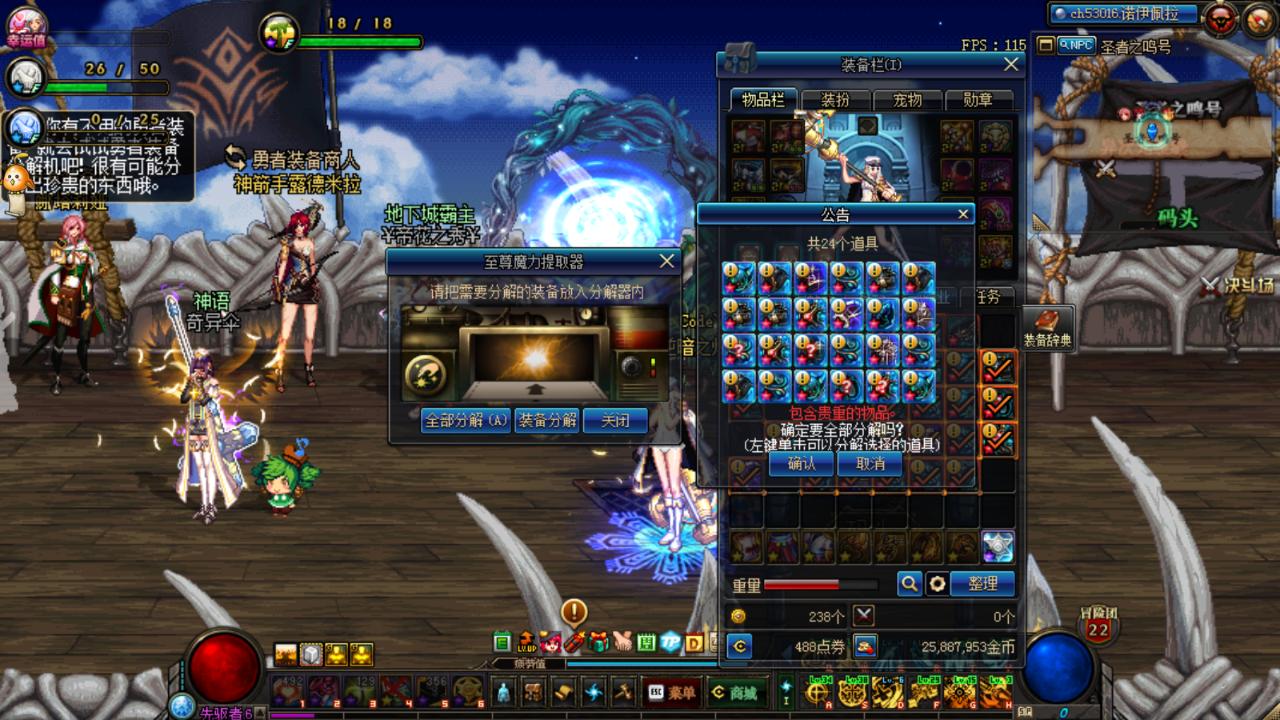Open the 宠物 pet tab

click(x=908, y=100)
